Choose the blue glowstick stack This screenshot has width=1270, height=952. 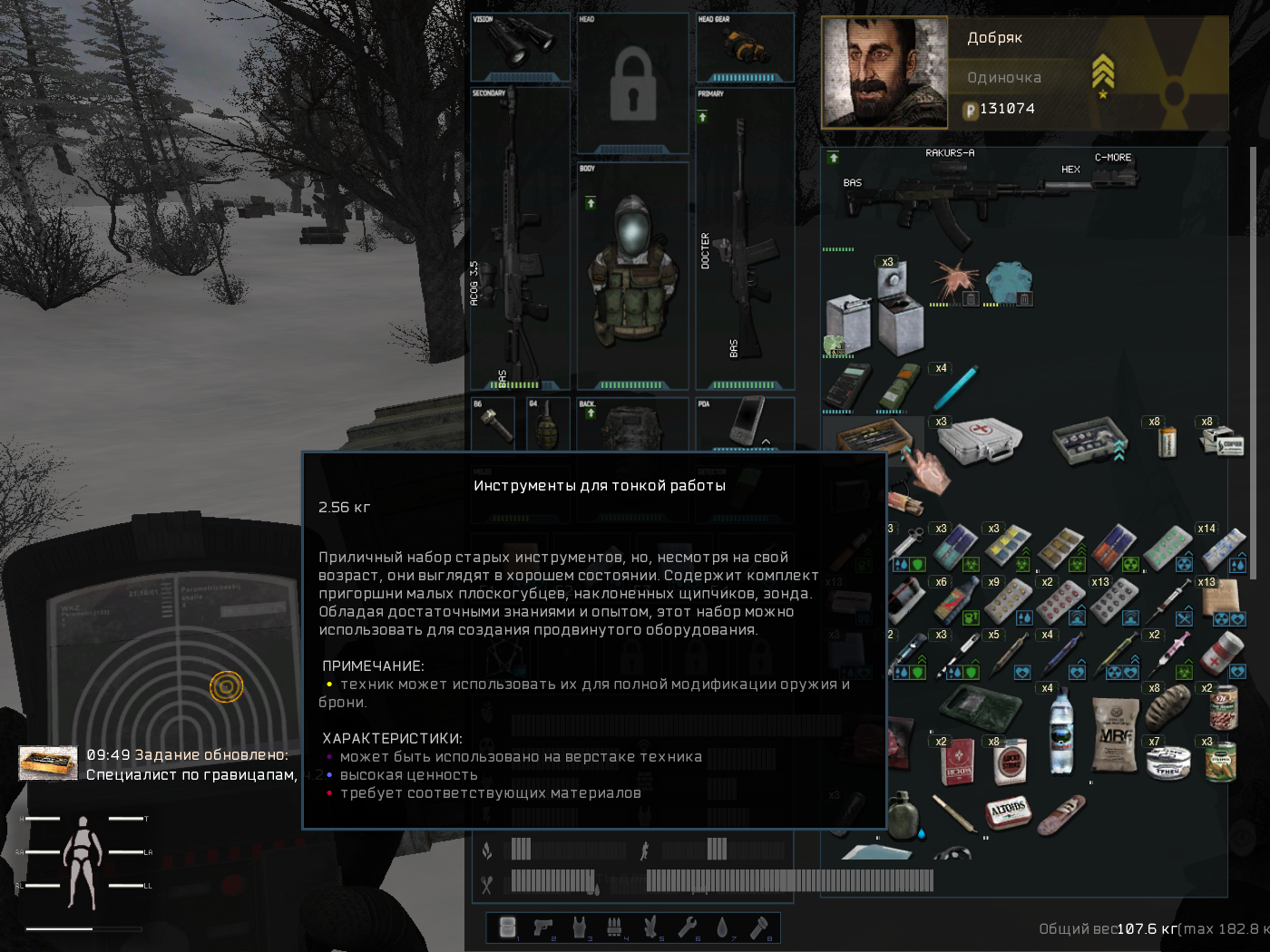[954, 387]
